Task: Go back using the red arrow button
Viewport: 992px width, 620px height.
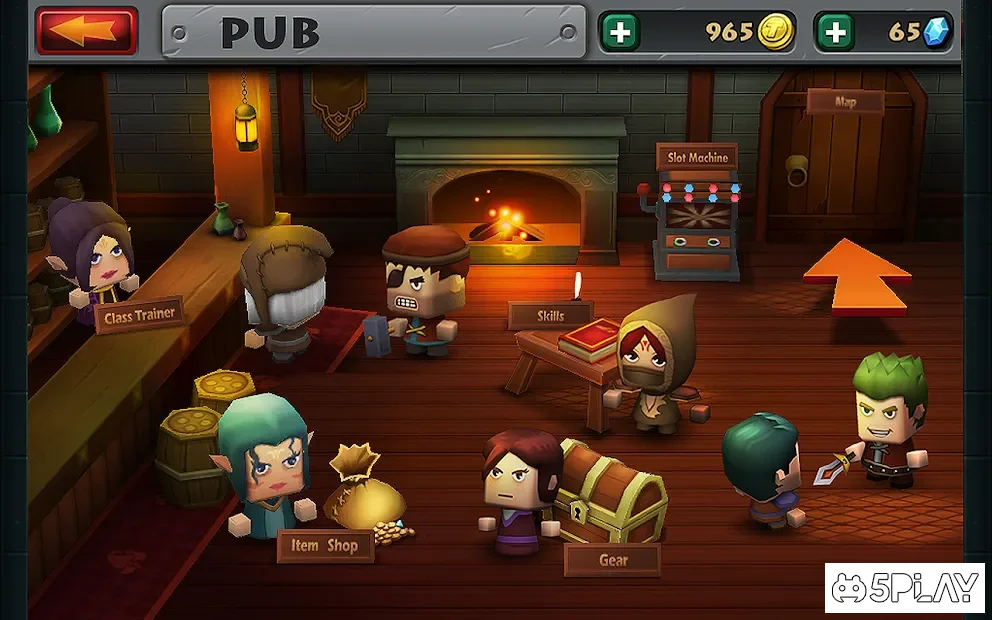Action: pos(87,31)
